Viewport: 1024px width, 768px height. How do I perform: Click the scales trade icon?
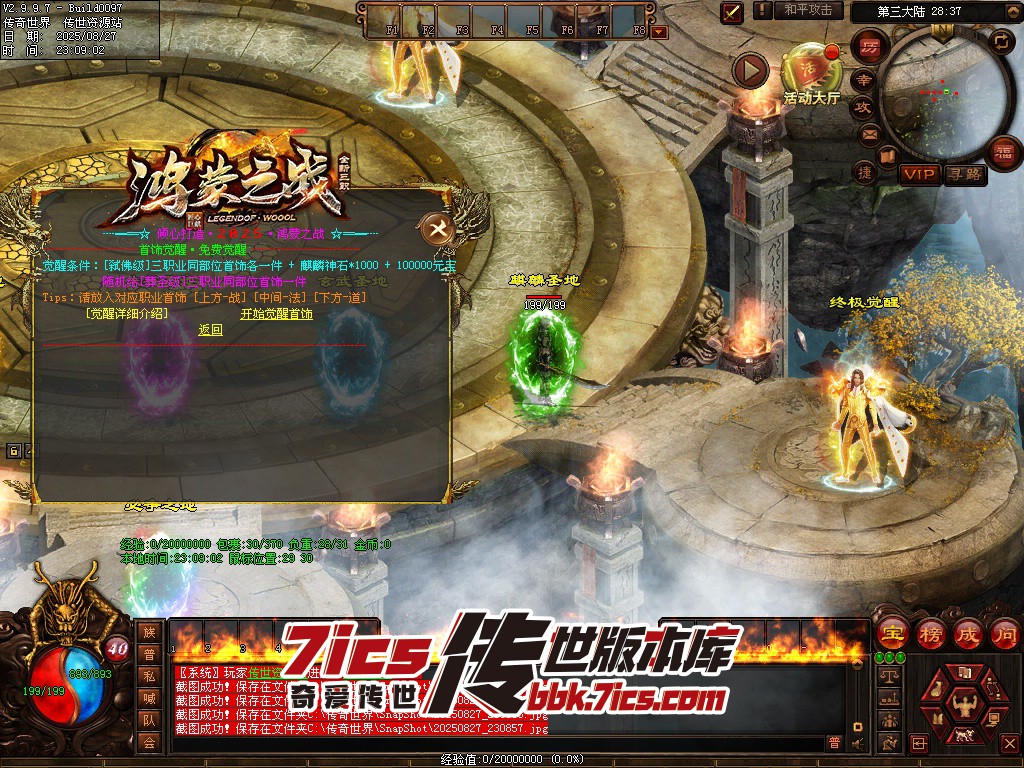pos(888,676)
